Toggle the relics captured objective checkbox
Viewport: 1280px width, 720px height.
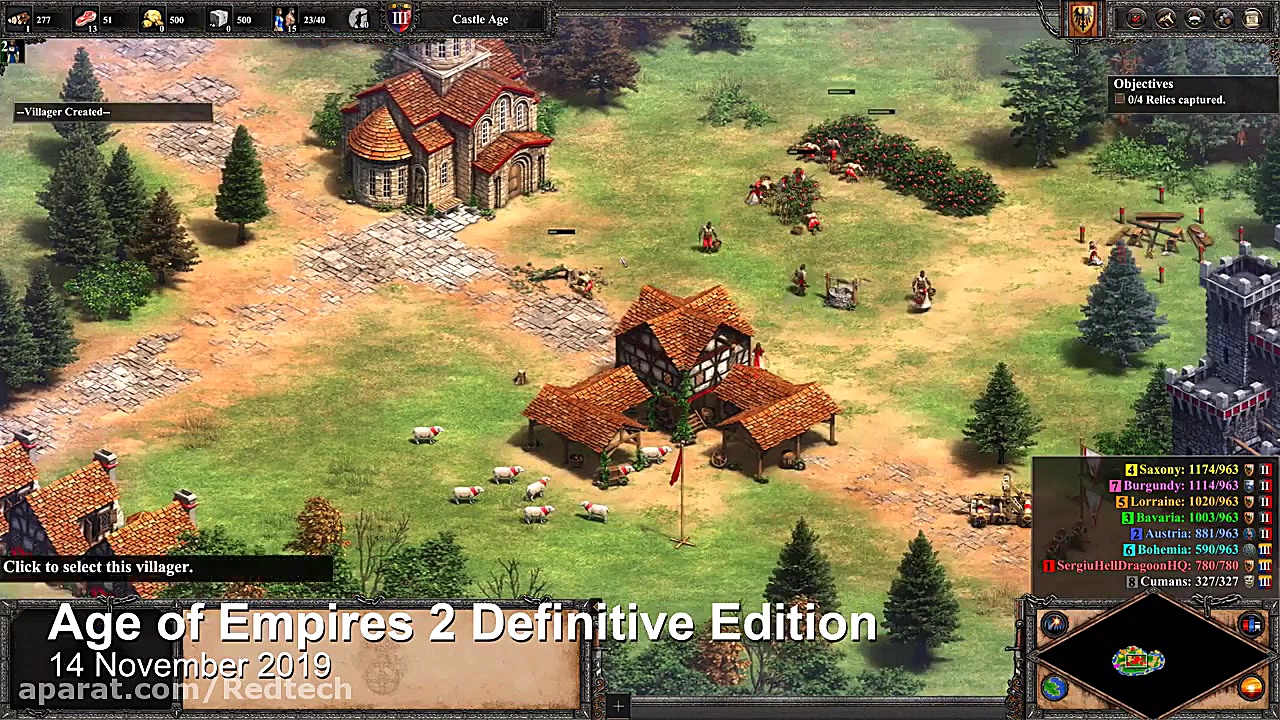(1119, 99)
